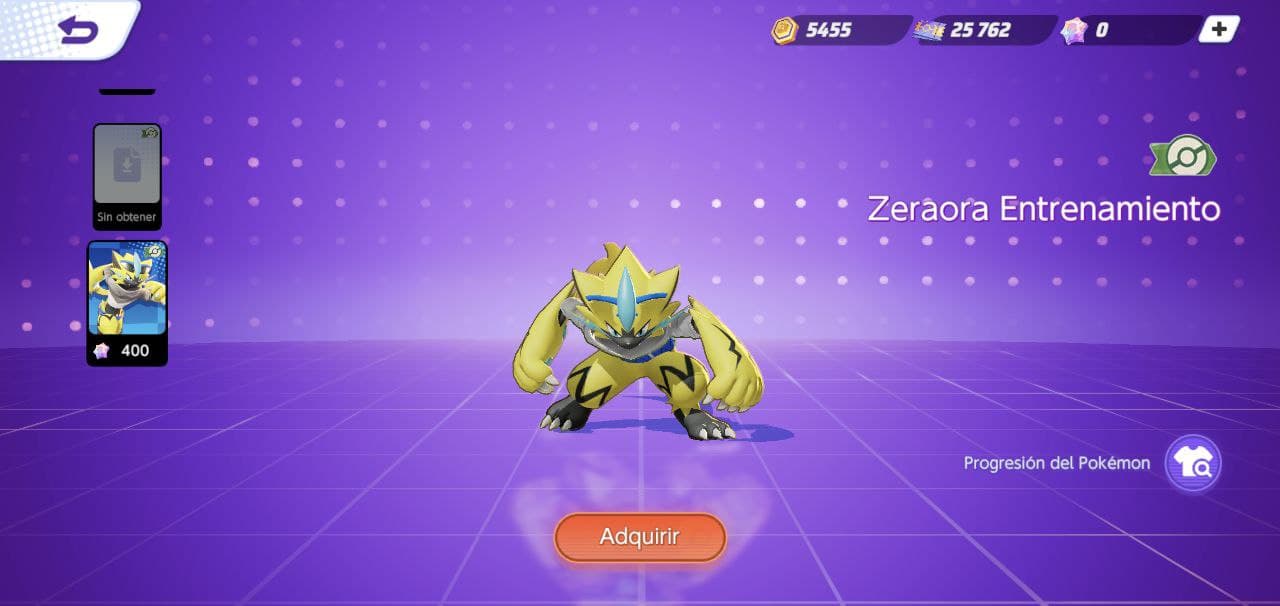Tap the orange Adquirir button

tap(640, 537)
